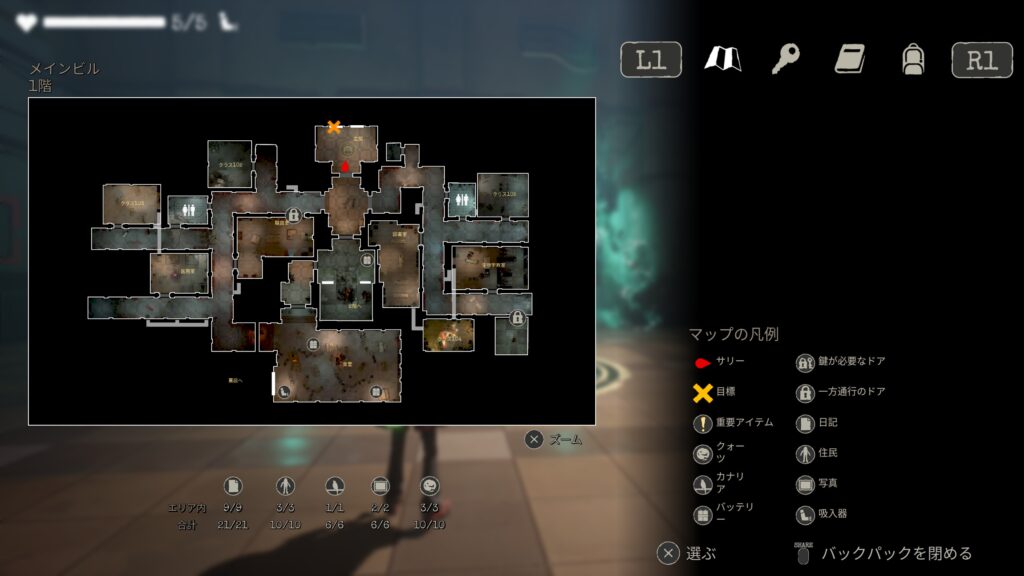
Task: Click the diary collectible counter icon
Action: (233, 486)
